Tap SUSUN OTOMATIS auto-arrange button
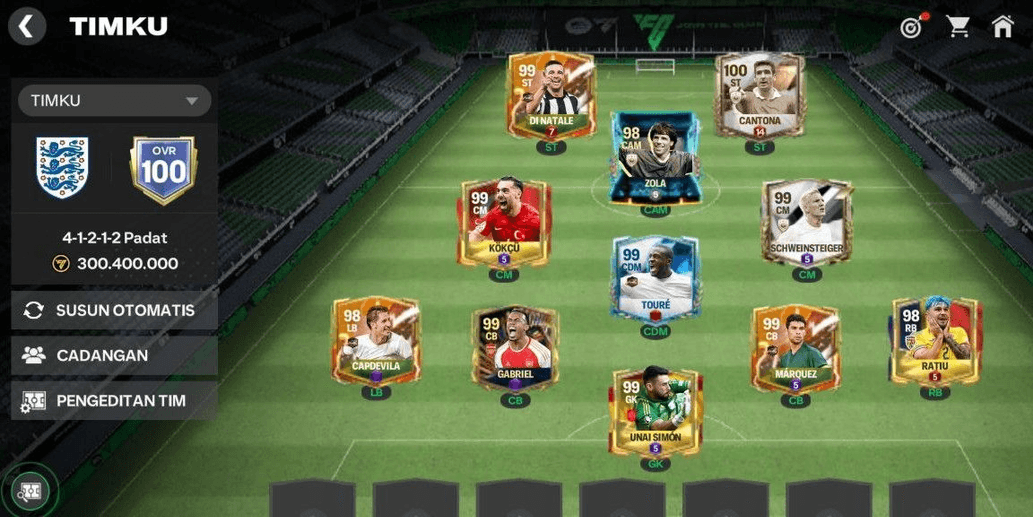Viewport: 1033px width, 517px height. coord(114,310)
